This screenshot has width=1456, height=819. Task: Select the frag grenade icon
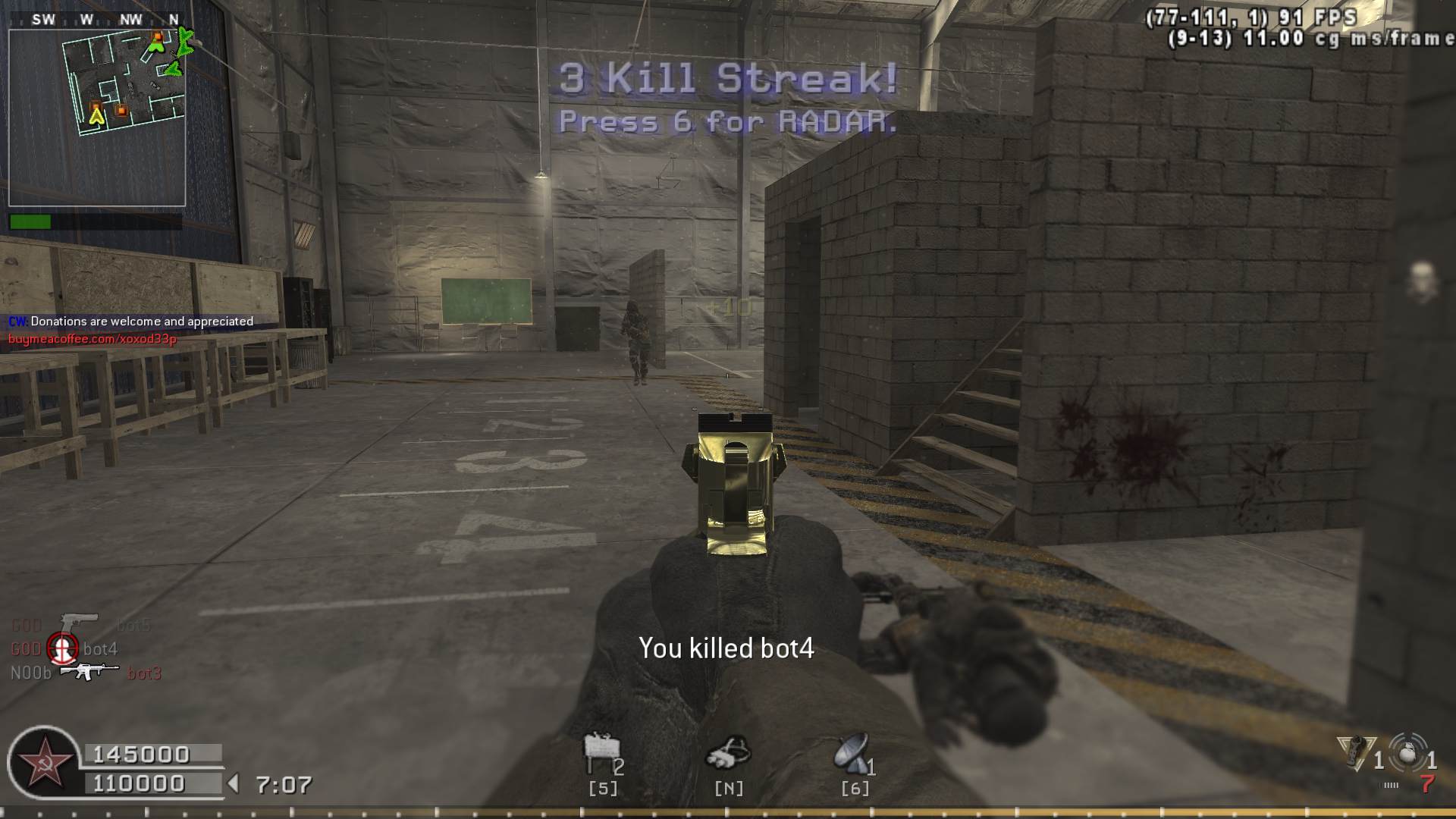click(1409, 754)
